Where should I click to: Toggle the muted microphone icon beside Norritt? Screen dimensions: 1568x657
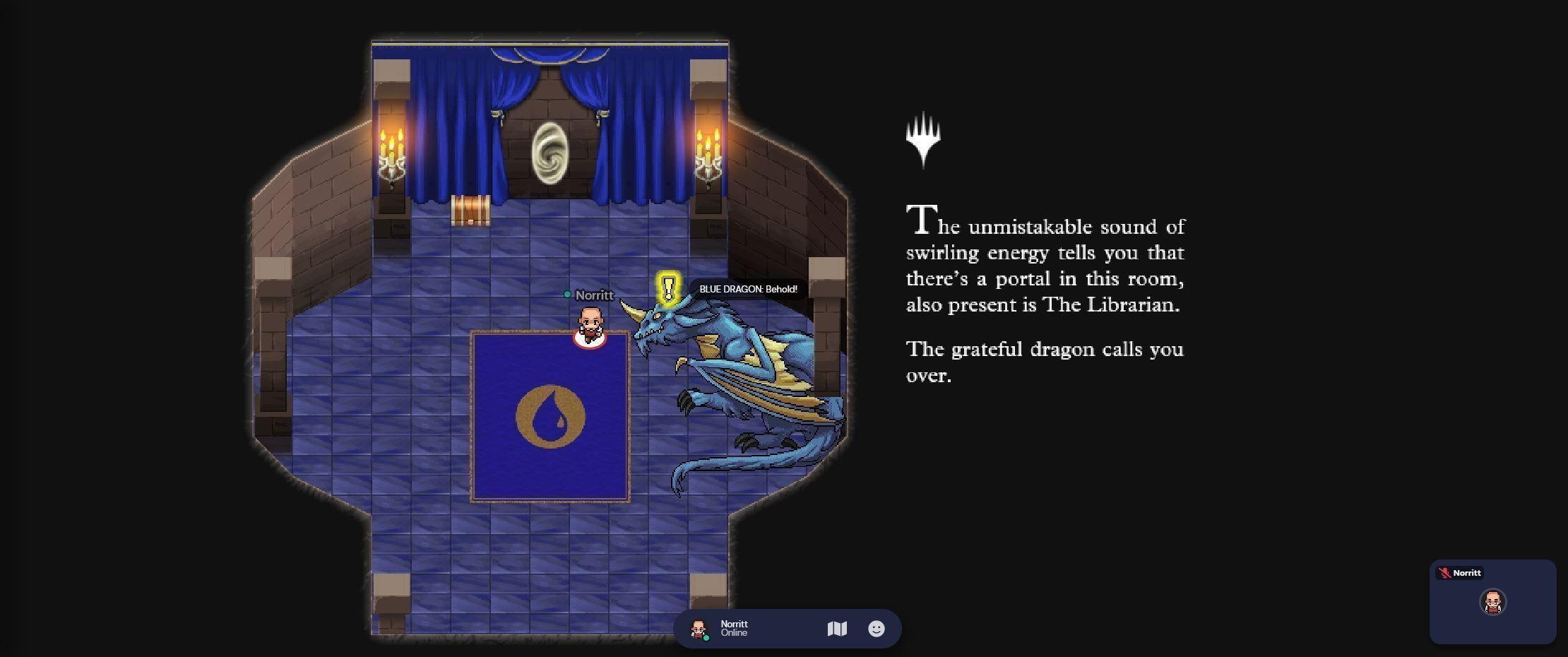(x=1444, y=573)
